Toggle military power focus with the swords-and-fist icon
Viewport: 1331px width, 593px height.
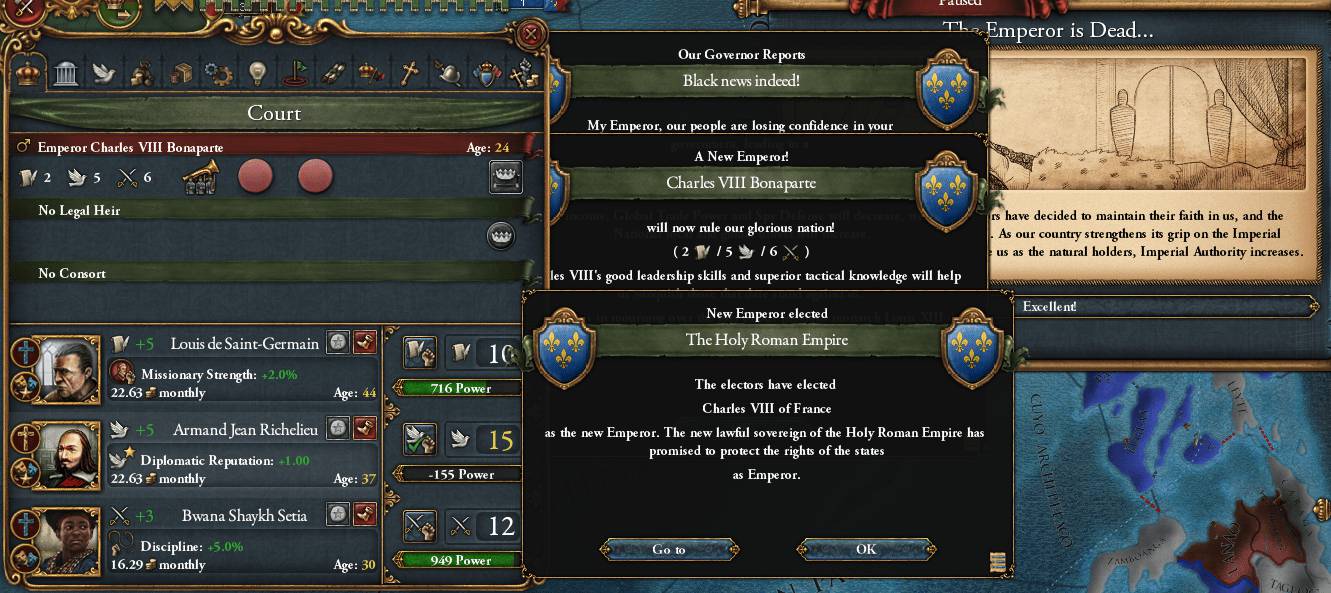[x=418, y=525]
